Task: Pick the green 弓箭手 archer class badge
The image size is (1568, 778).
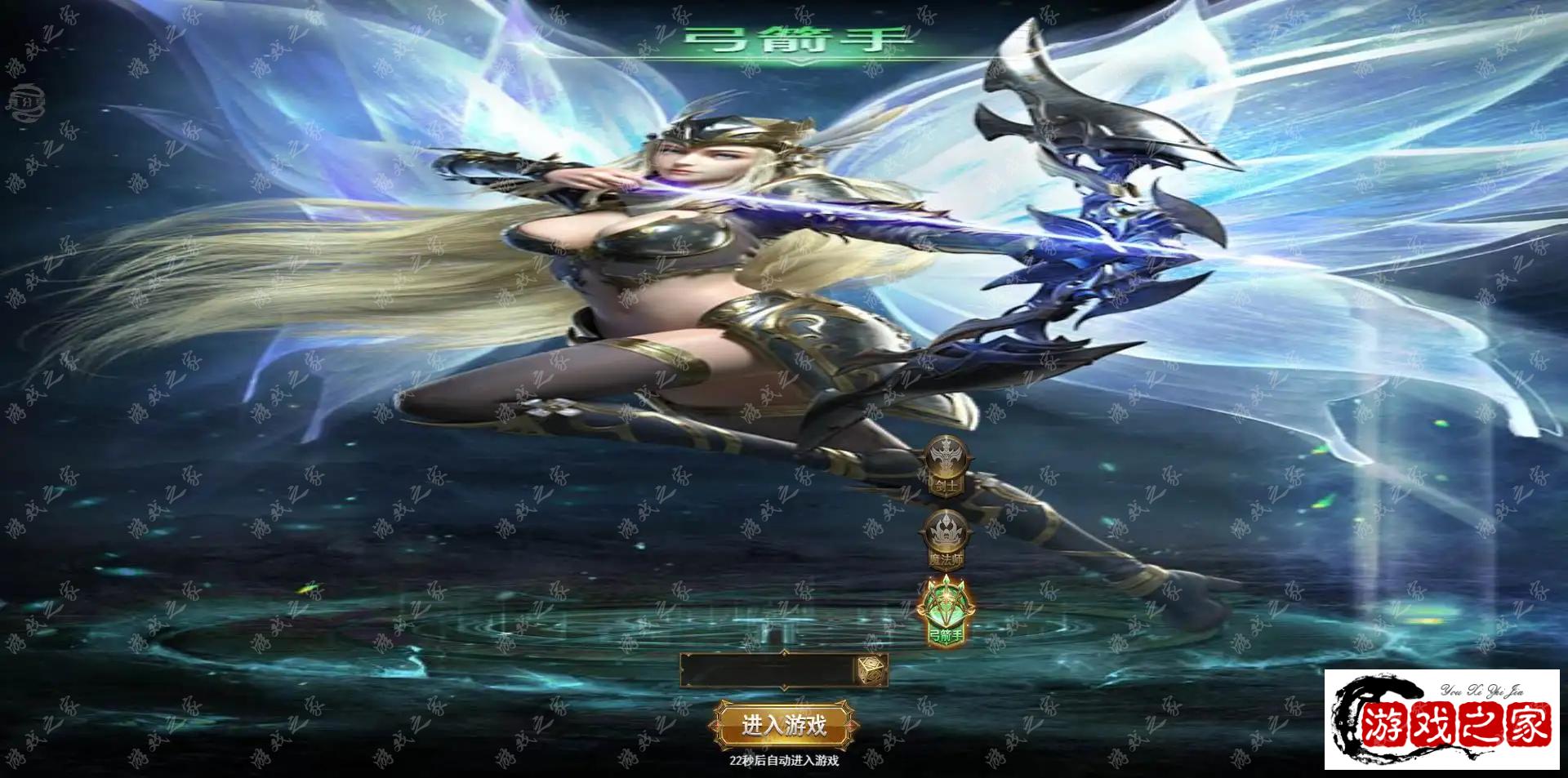Action: pos(946,612)
